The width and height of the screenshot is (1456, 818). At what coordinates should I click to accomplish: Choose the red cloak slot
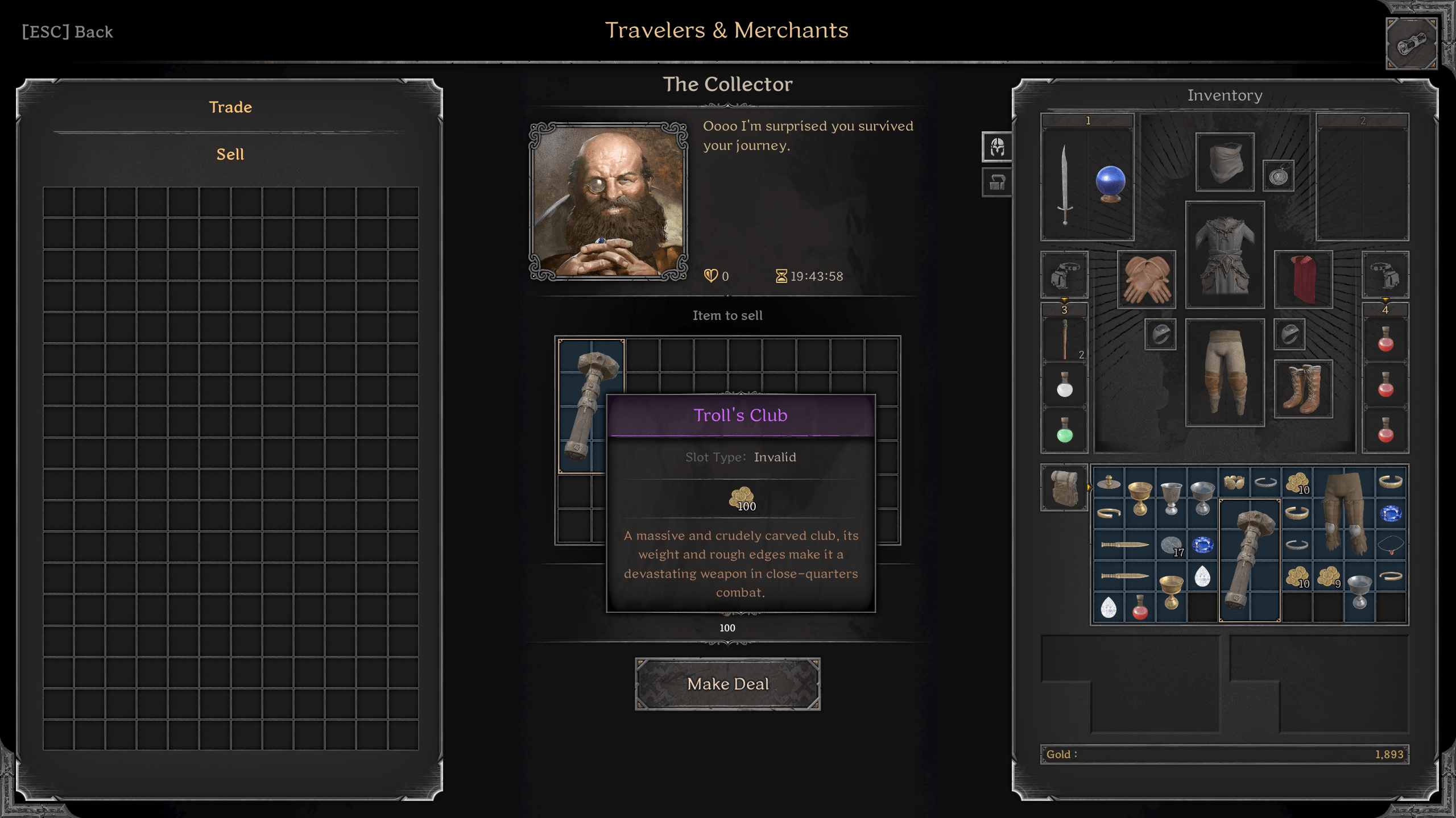click(x=1303, y=280)
